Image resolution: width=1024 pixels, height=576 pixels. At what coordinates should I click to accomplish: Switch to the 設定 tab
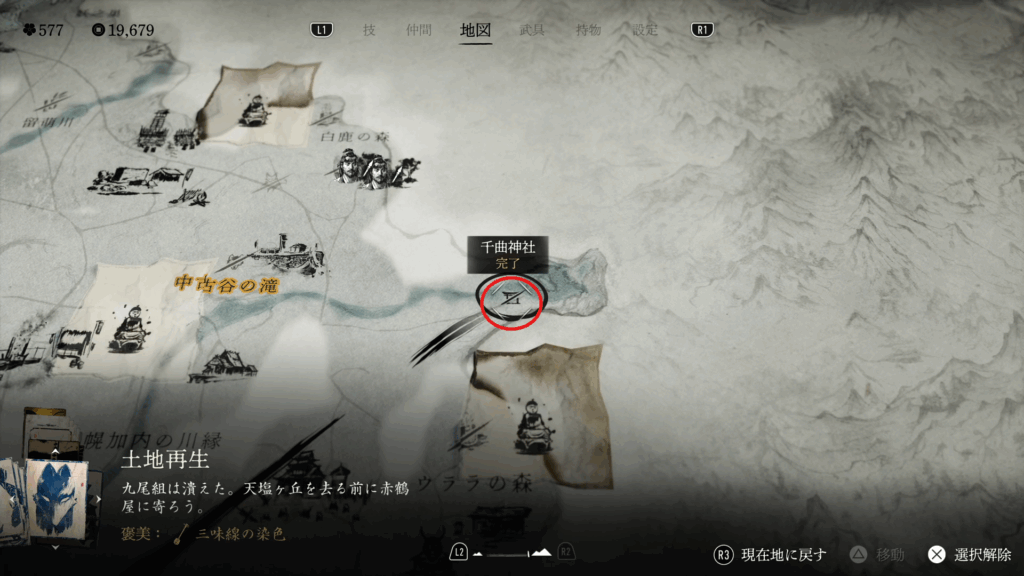click(645, 30)
